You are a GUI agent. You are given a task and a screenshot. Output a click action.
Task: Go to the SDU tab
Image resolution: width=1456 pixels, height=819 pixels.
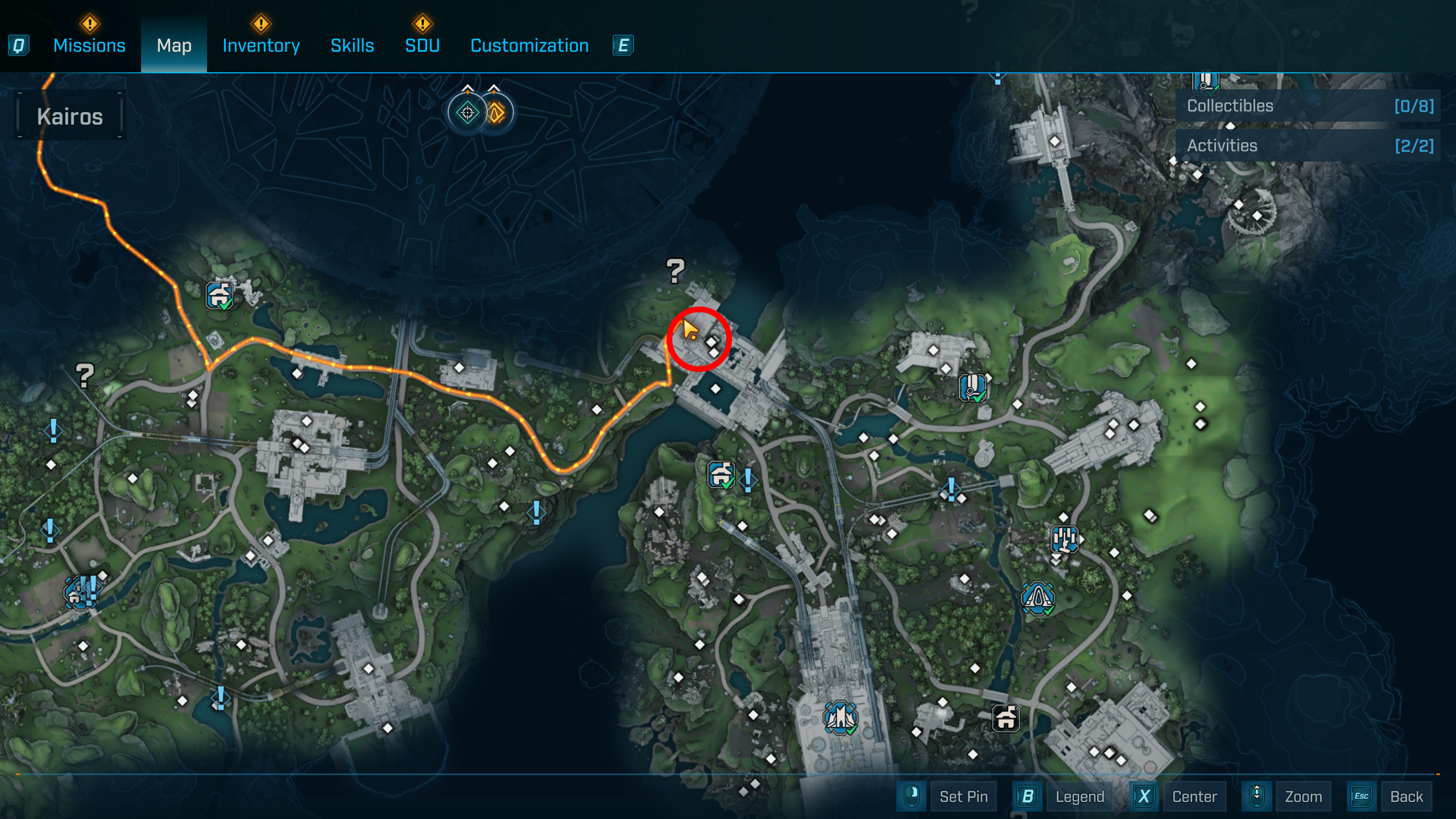422,45
